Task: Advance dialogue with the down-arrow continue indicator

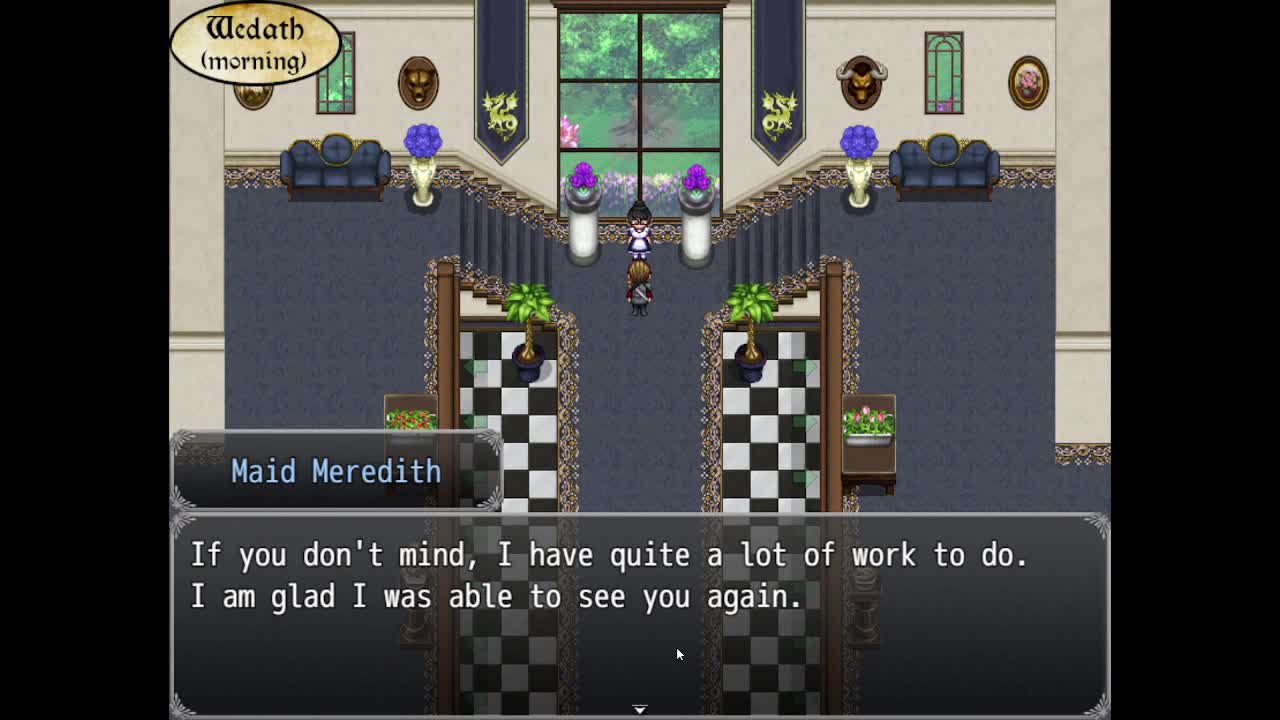Action: (x=640, y=709)
